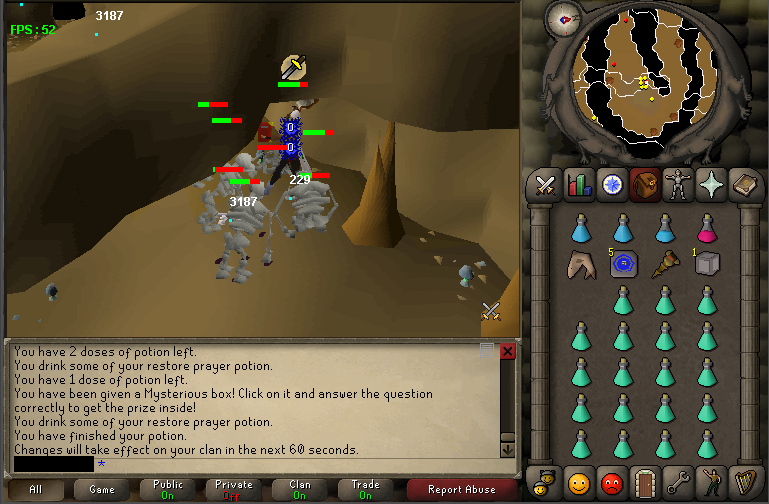
Task: Select the blue rune pouch item
Action: (x=623, y=264)
